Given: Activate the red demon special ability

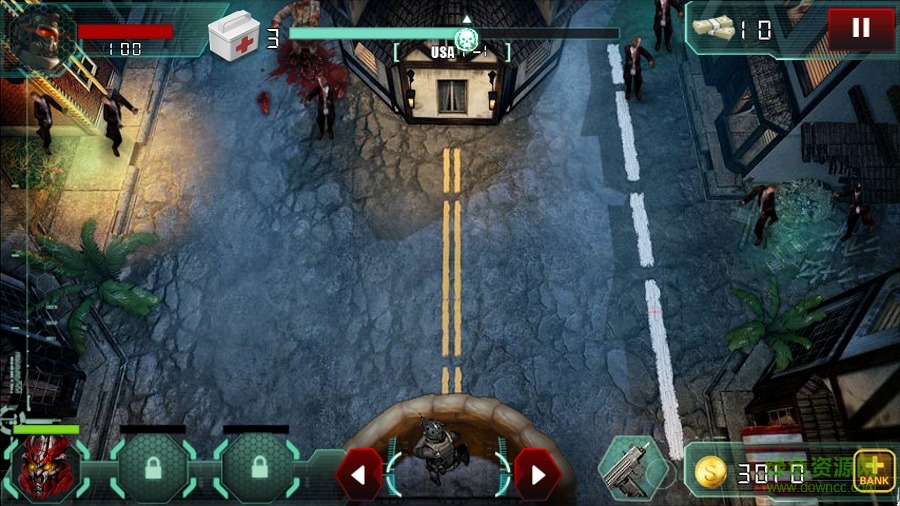Looking at the screenshot, I should (45, 467).
